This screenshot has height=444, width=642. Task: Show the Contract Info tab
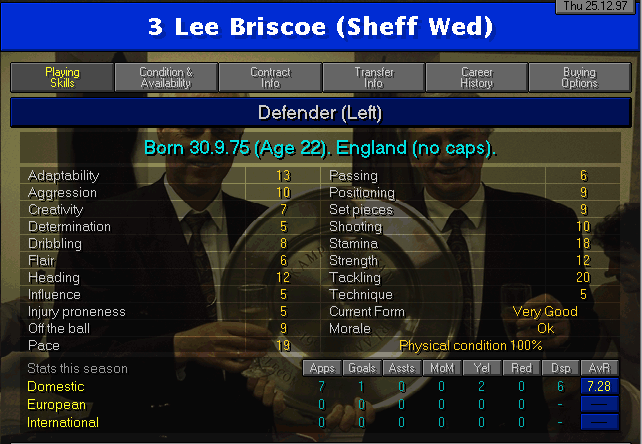click(x=270, y=78)
